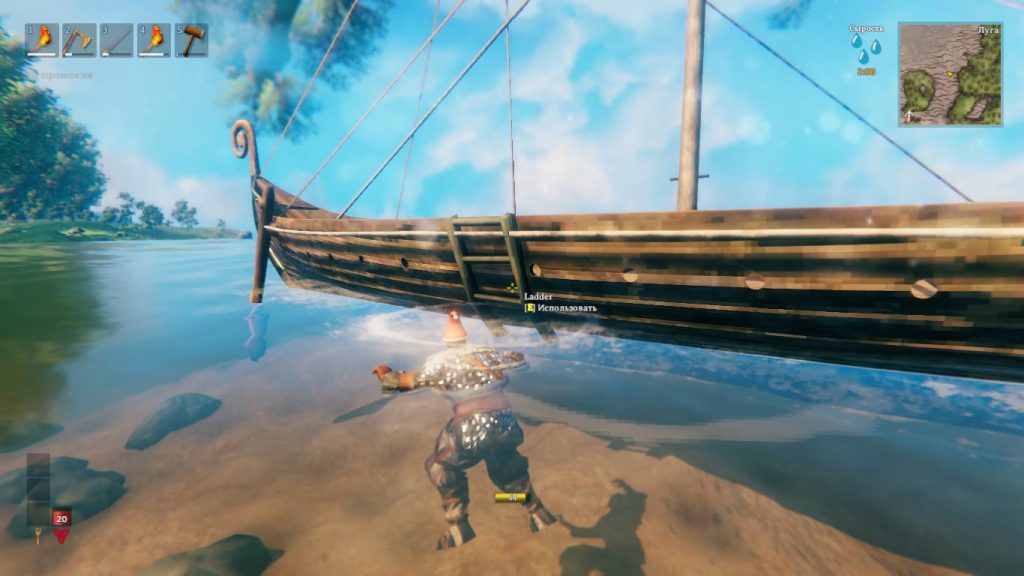Select the torch in hotbar slot 1
This screenshot has width=1024, height=576.
click(x=42, y=40)
